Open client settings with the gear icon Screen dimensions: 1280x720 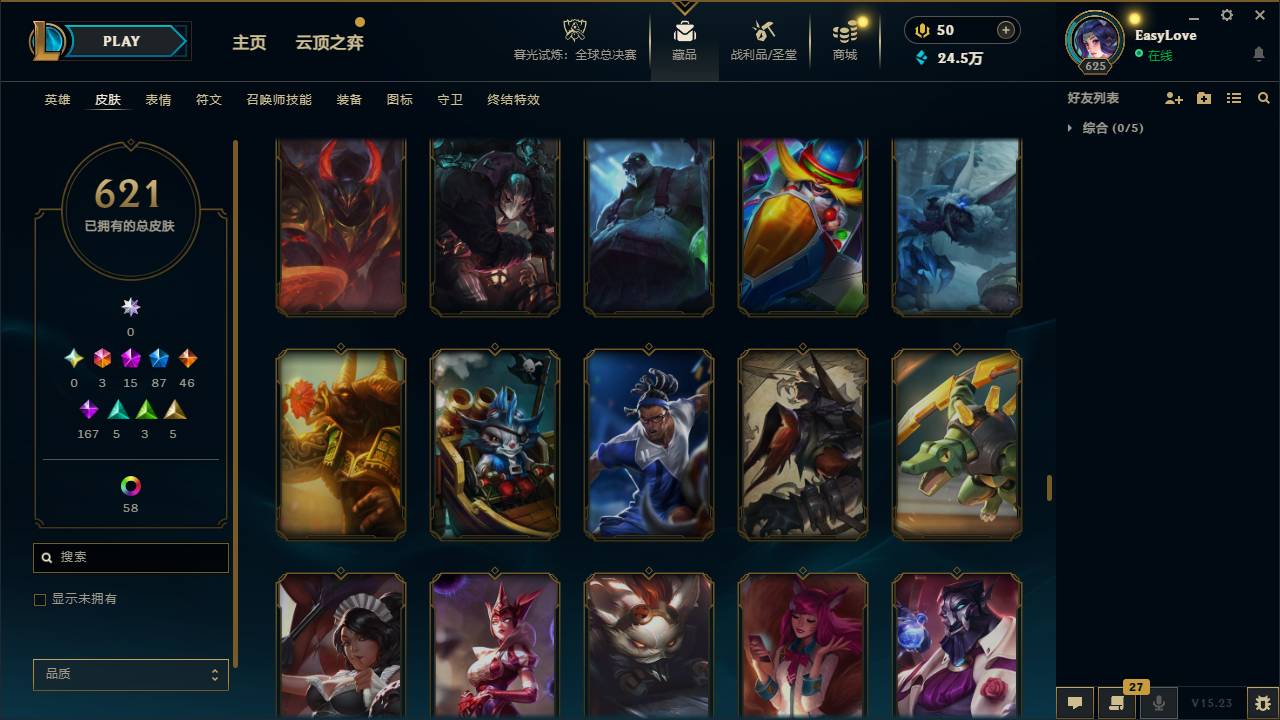pyautogui.click(x=1226, y=14)
